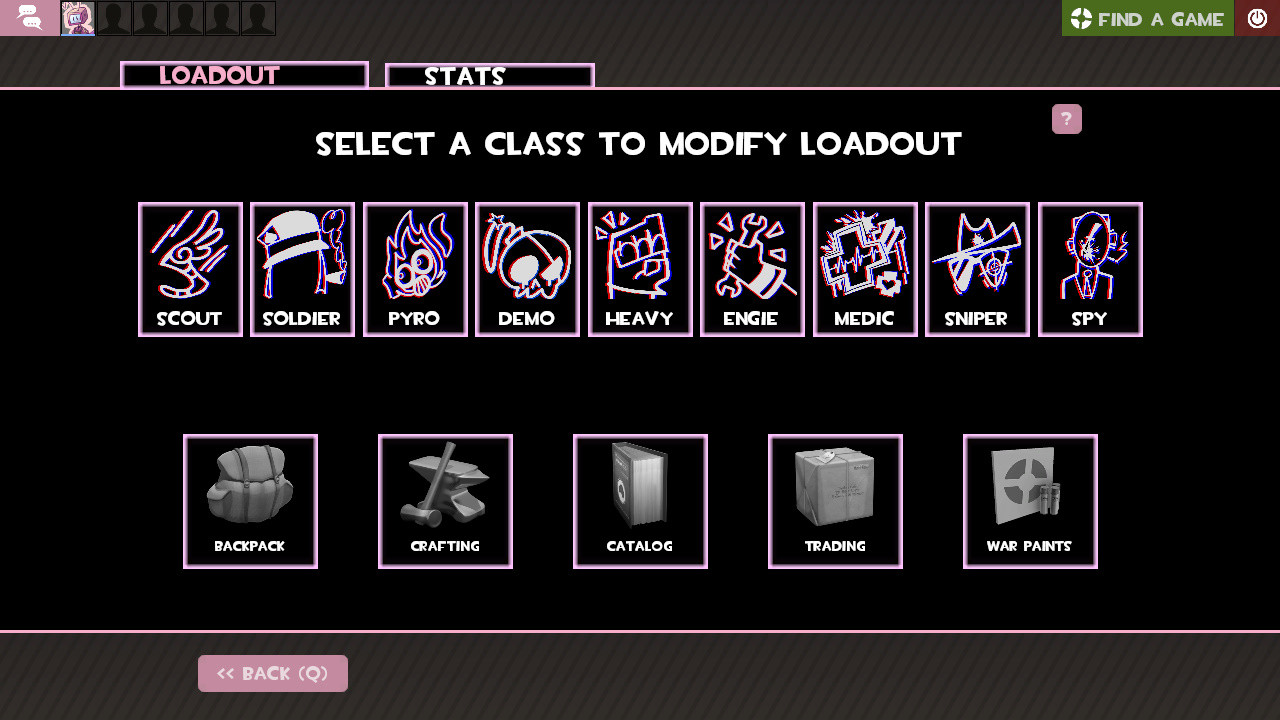
Task: Open the Backpack
Action: [x=250, y=500]
